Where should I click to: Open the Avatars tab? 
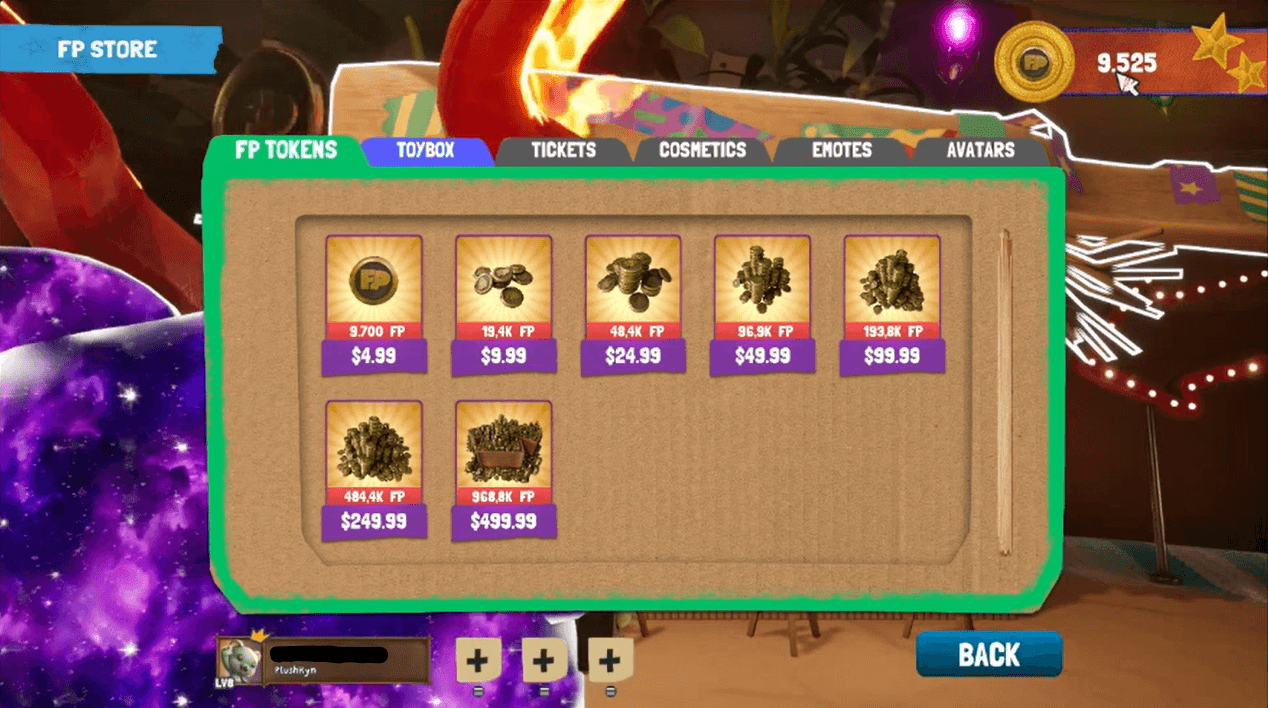[x=980, y=151]
